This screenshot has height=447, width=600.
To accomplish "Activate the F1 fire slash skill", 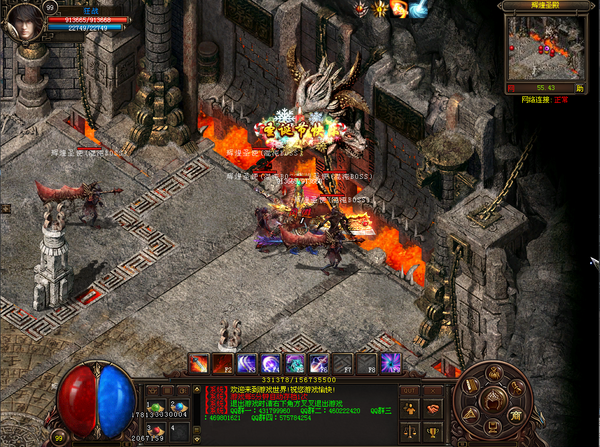I will coord(199,364).
